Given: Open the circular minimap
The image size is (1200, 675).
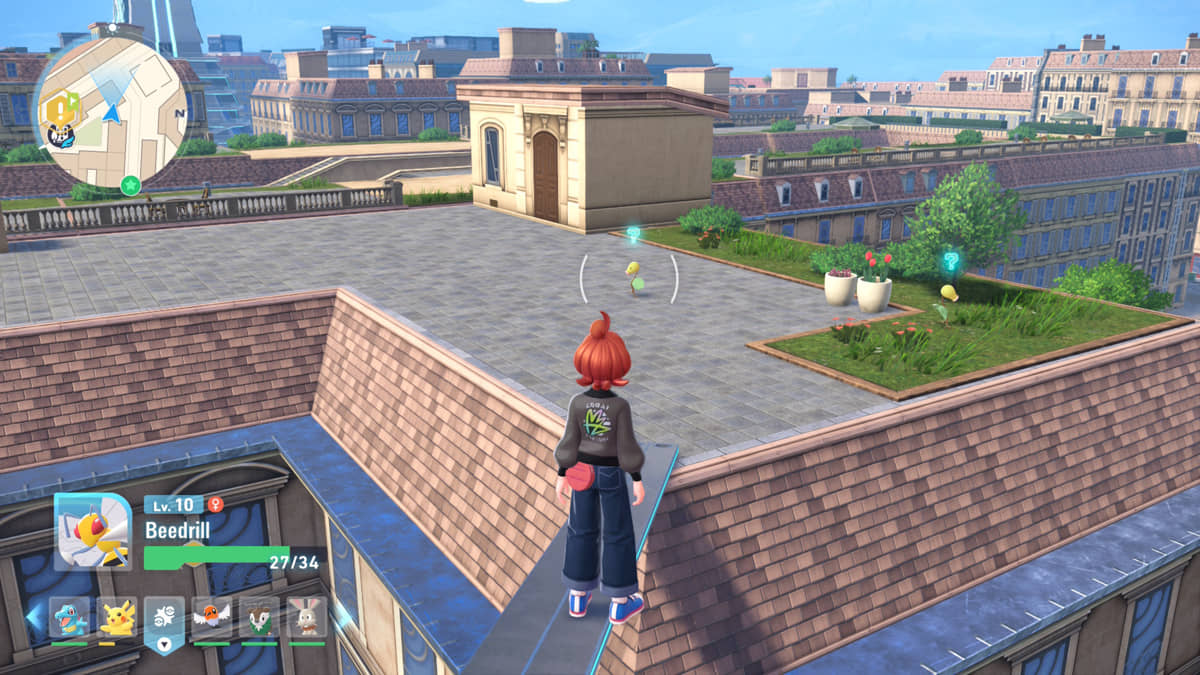Looking at the screenshot, I should pyautogui.click(x=111, y=112).
